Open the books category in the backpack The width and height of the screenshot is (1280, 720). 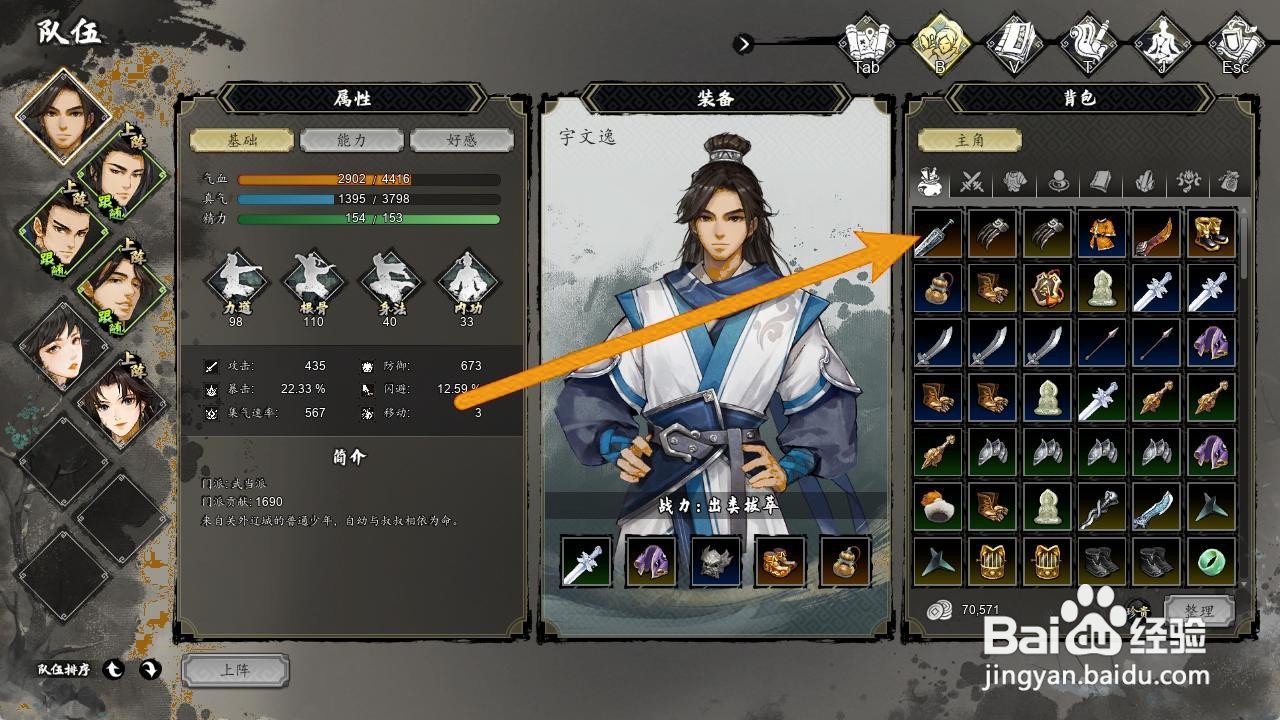click(x=1100, y=183)
